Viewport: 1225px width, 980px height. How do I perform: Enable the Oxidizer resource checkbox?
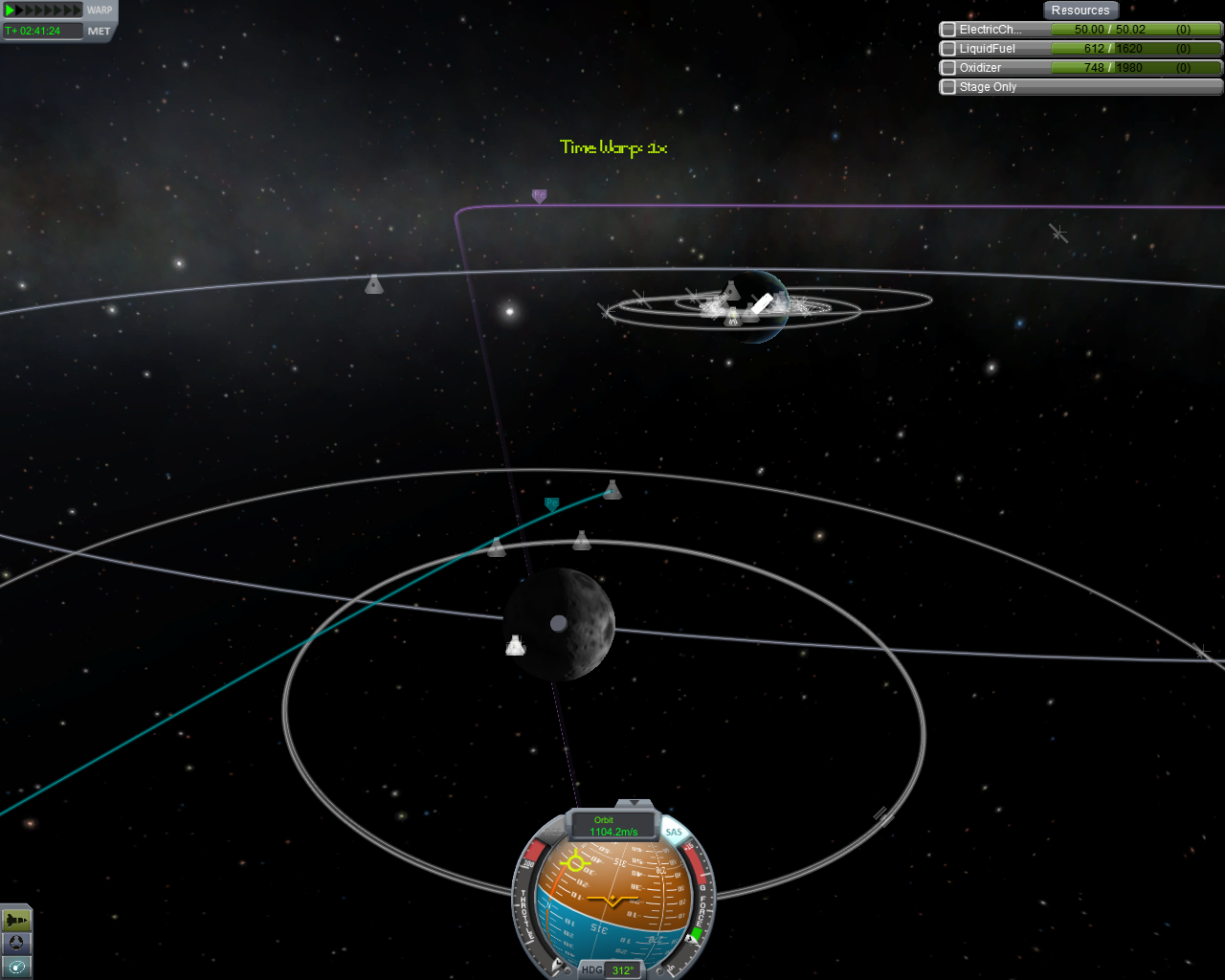(x=948, y=68)
